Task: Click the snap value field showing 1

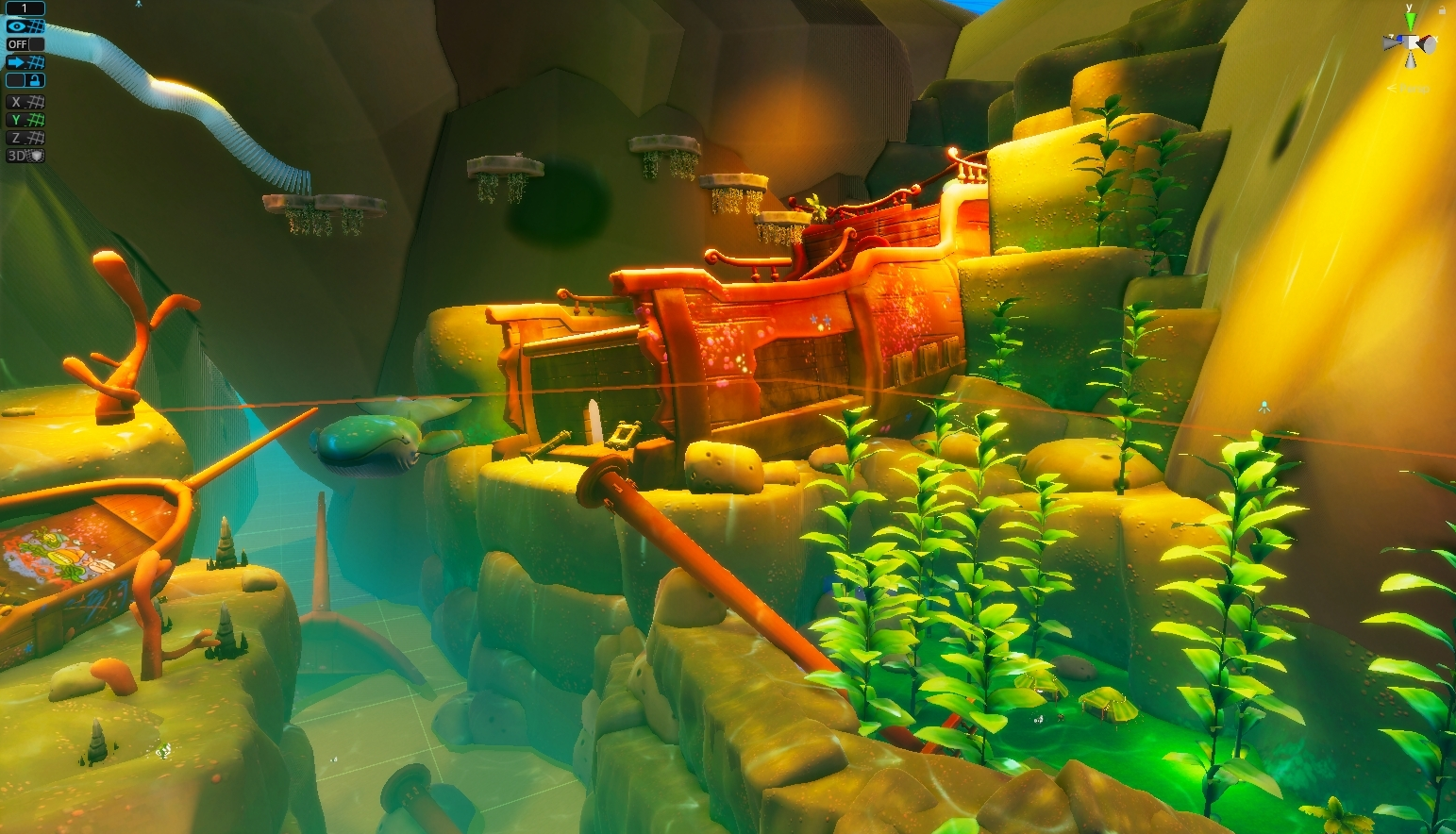Action: click(x=25, y=8)
